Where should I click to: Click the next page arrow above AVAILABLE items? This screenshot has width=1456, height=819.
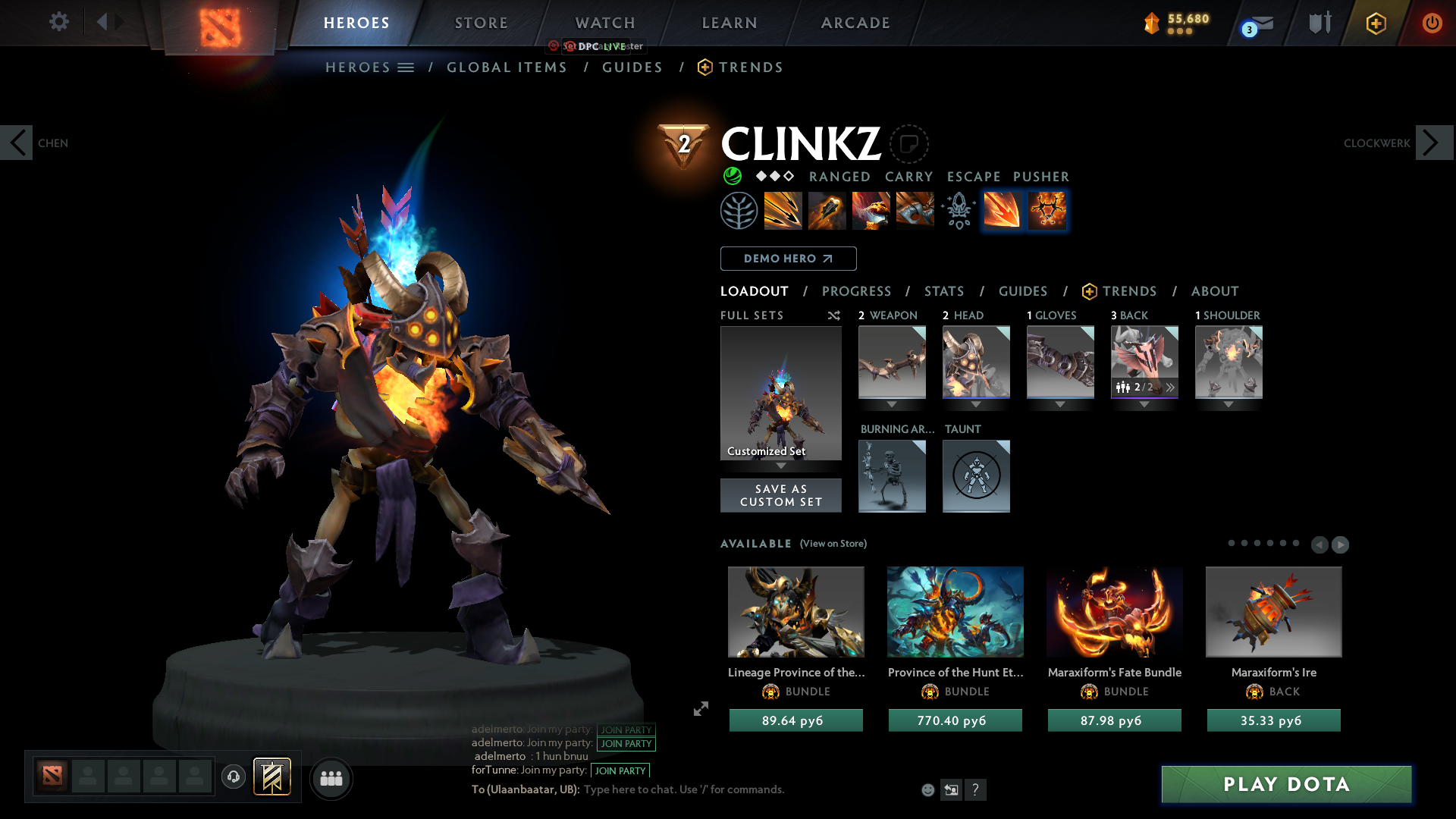tap(1341, 544)
